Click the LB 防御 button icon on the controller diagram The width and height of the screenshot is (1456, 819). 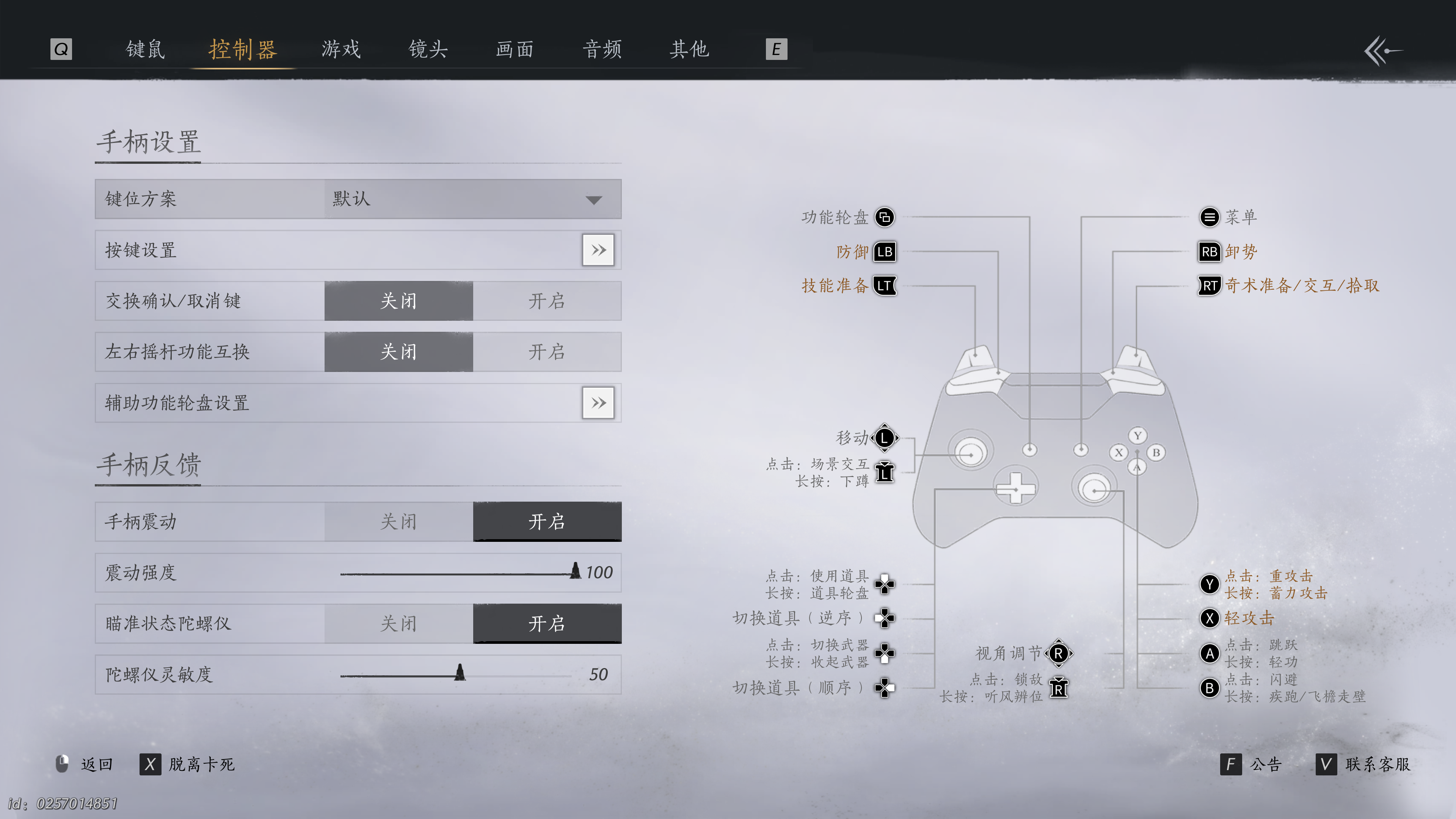click(884, 252)
